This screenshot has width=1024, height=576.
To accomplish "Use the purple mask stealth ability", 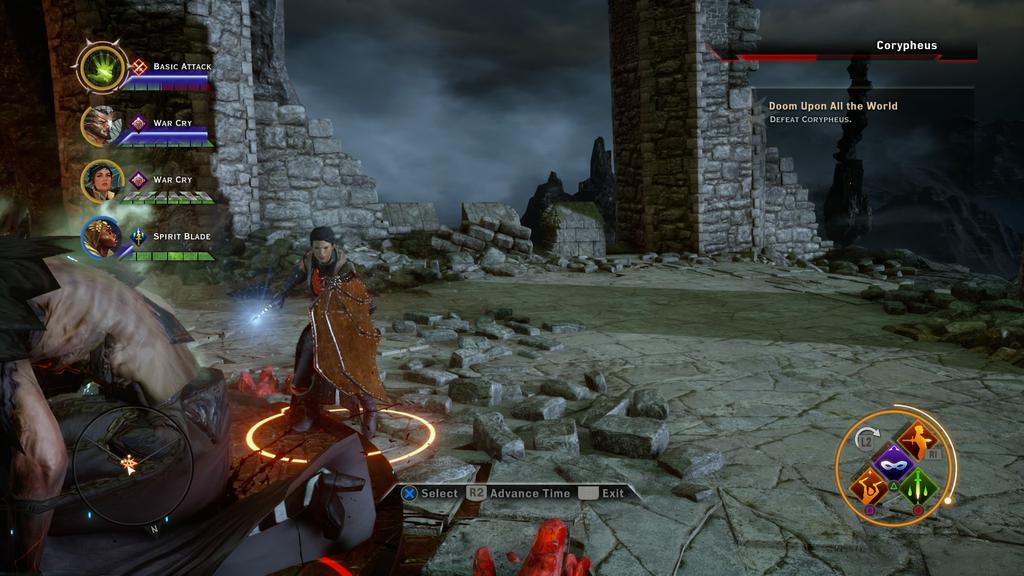I will (x=891, y=463).
